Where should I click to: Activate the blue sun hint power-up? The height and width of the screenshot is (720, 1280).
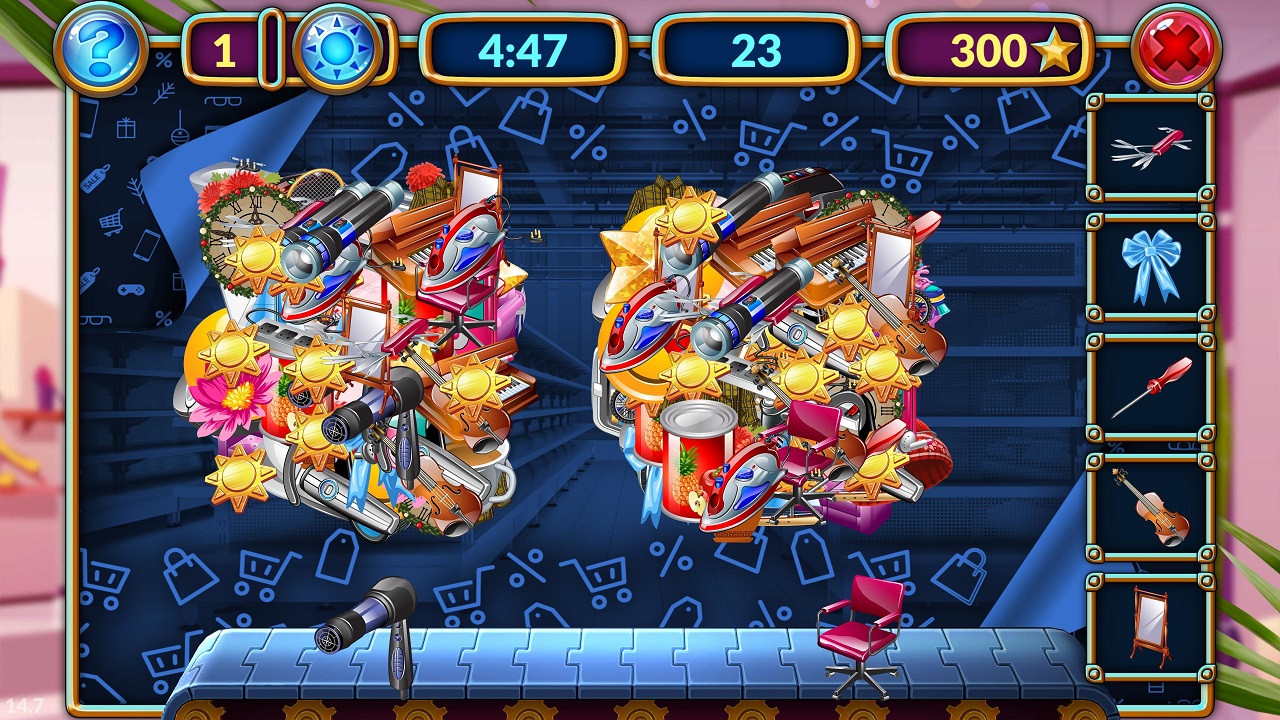point(337,48)
